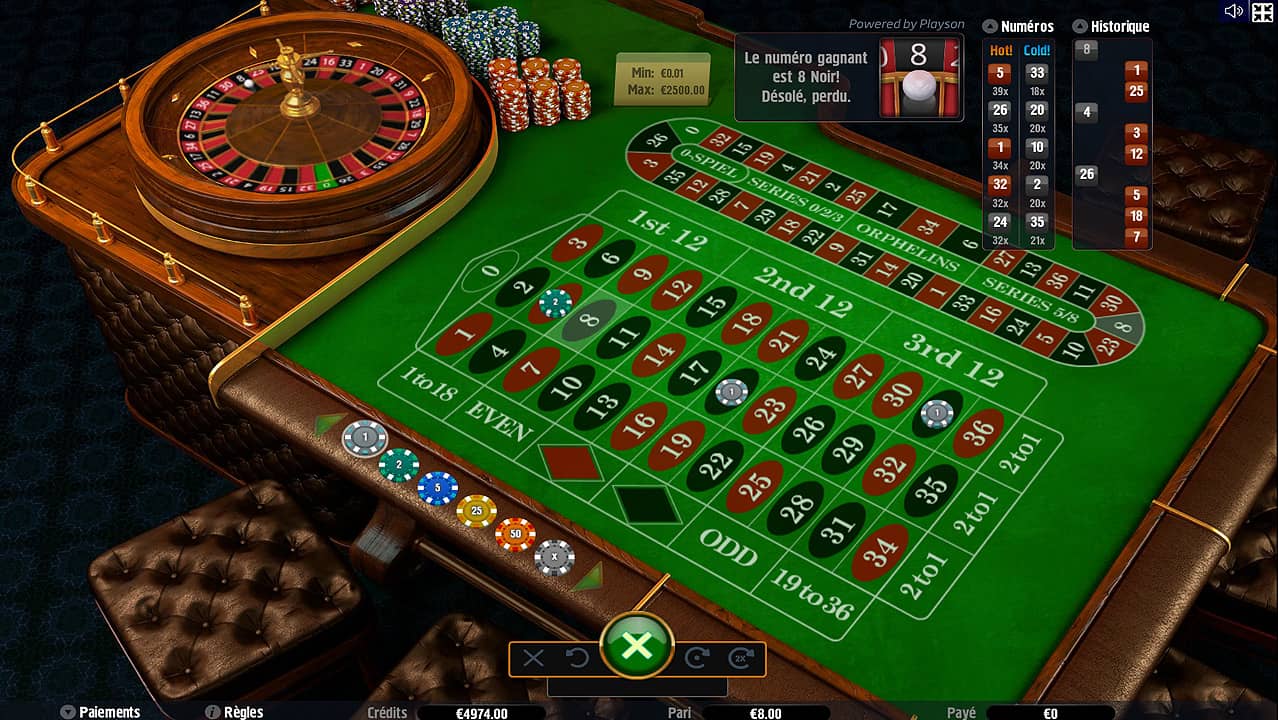
Task: Bet on the 2nd 12 dozen
Action: pos(803,291)
